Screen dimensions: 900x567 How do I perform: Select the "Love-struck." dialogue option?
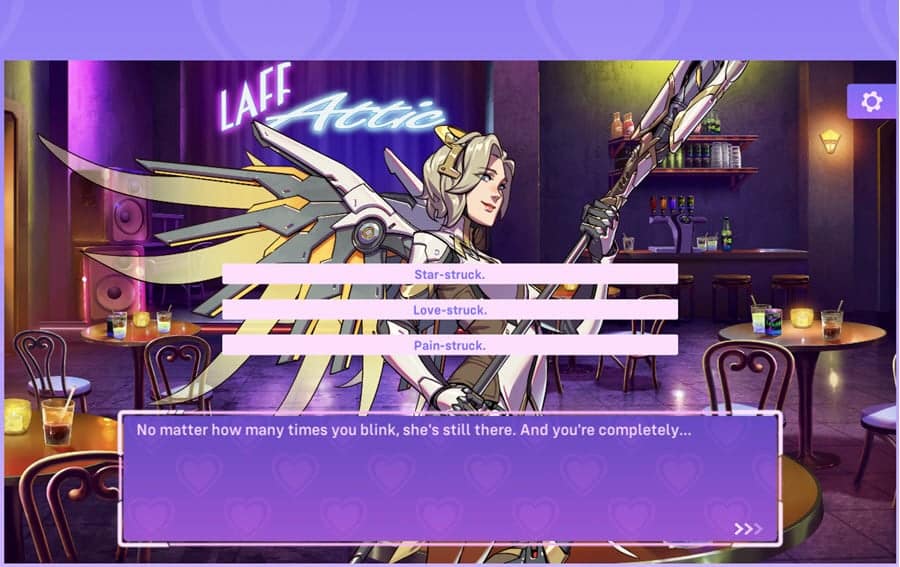449,310
